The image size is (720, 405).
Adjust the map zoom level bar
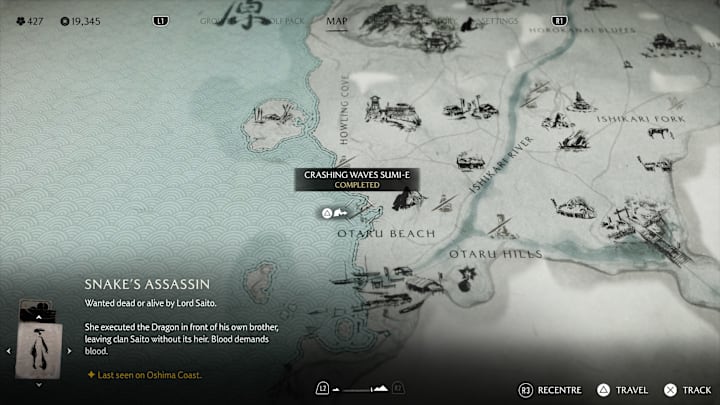coord(358,388)
